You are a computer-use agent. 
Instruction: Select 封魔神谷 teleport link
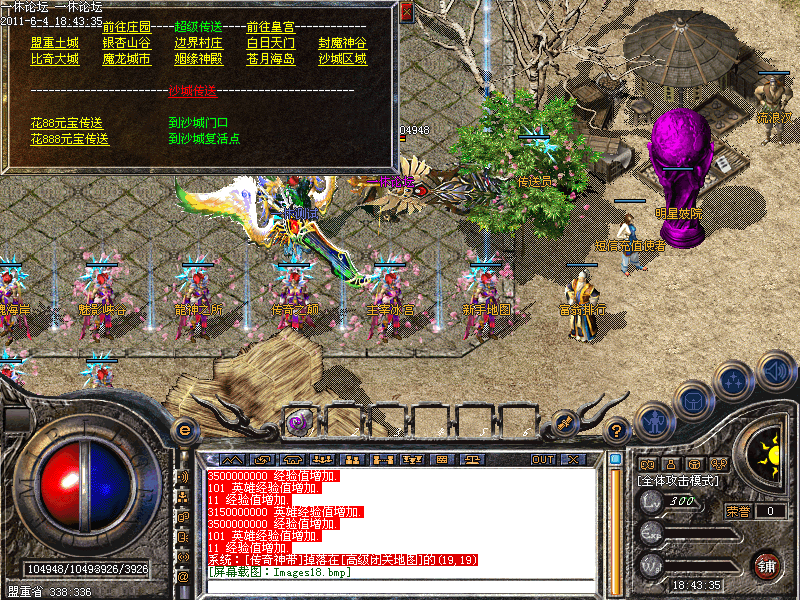(342, 43)
